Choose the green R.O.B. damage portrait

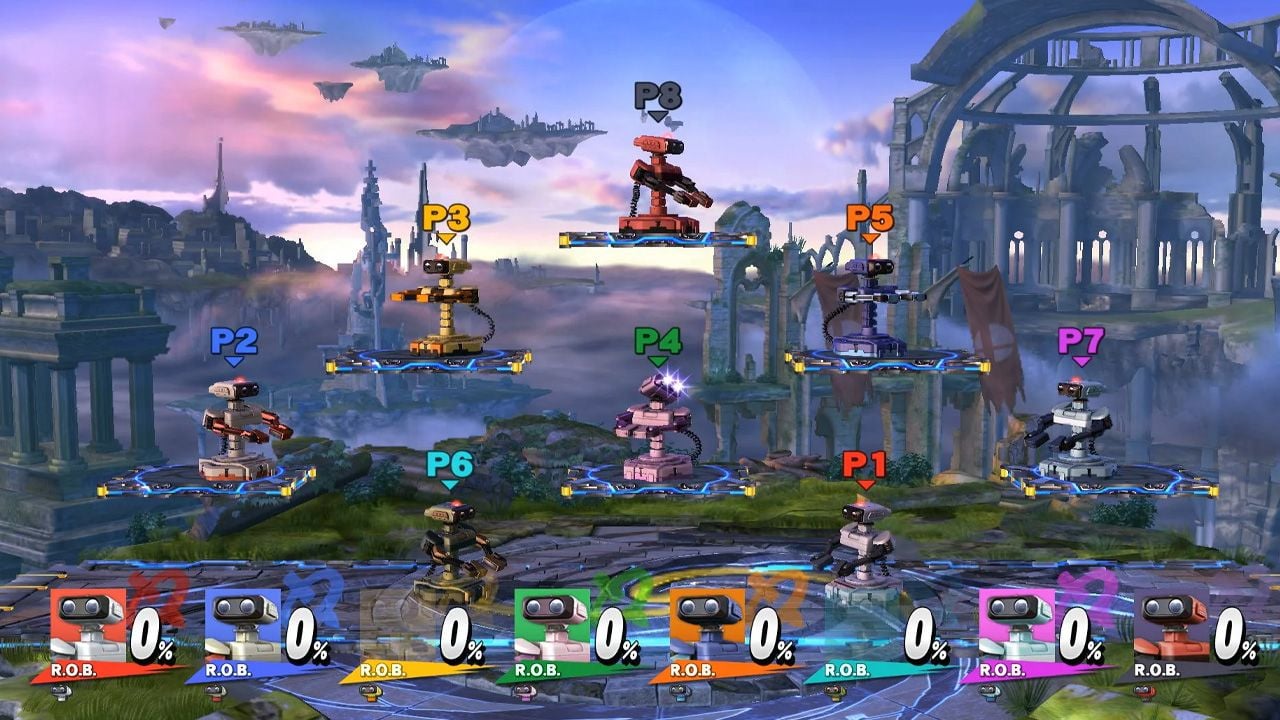553,624
